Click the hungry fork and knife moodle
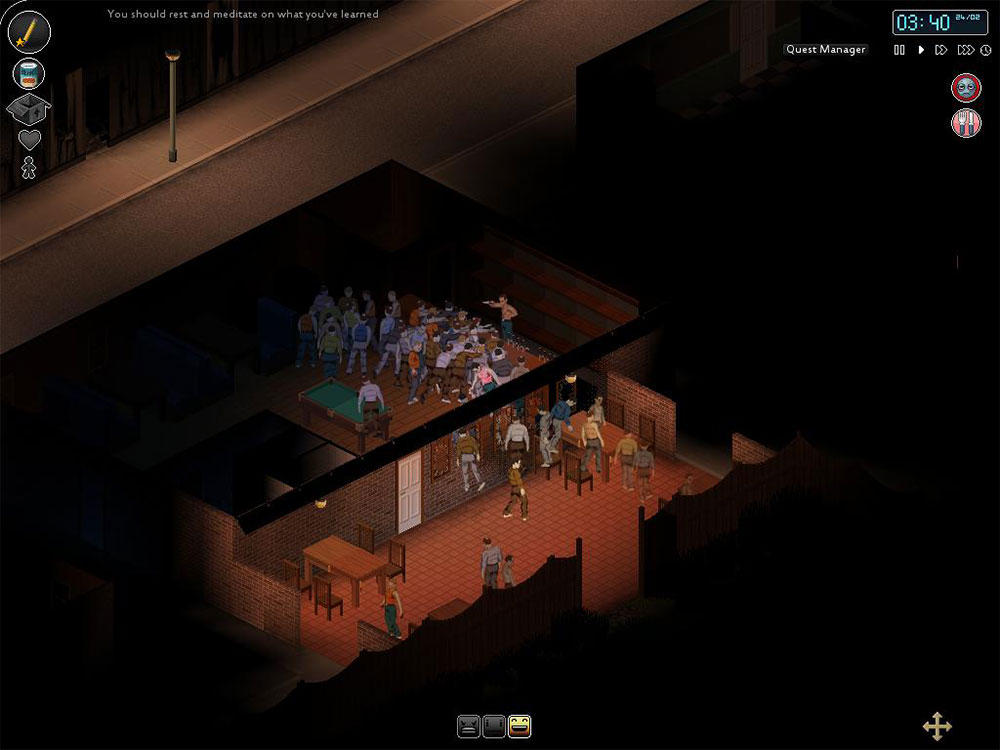The height and width of the screenshot is (750, 1000). 965,123
